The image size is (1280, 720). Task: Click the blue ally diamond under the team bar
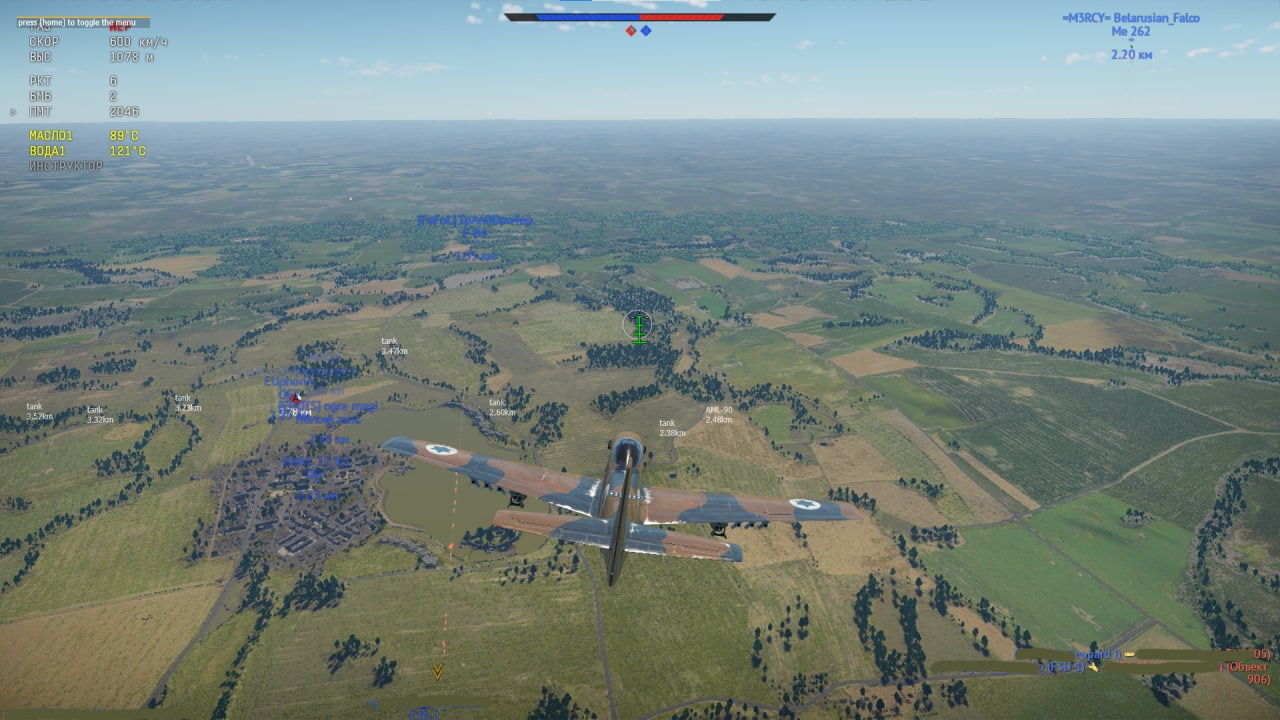646,29
